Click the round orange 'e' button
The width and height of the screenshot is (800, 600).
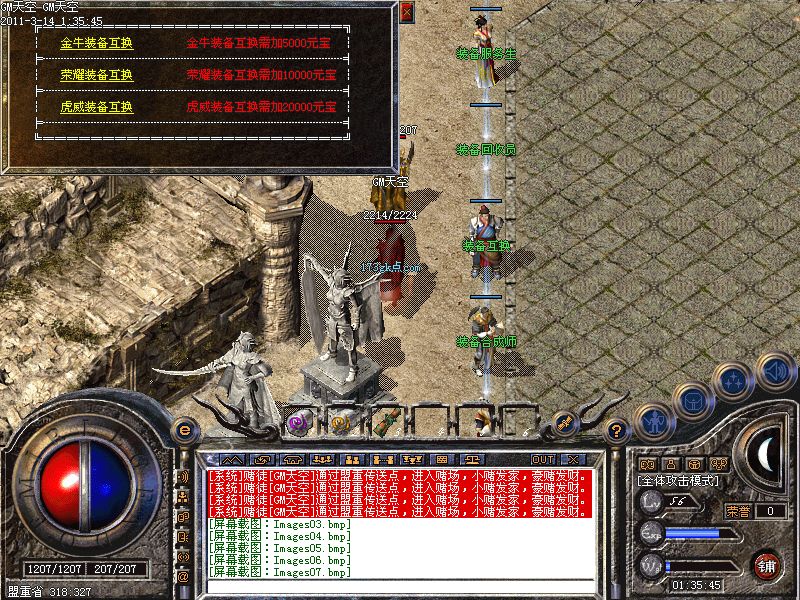[x=184, y=430]
